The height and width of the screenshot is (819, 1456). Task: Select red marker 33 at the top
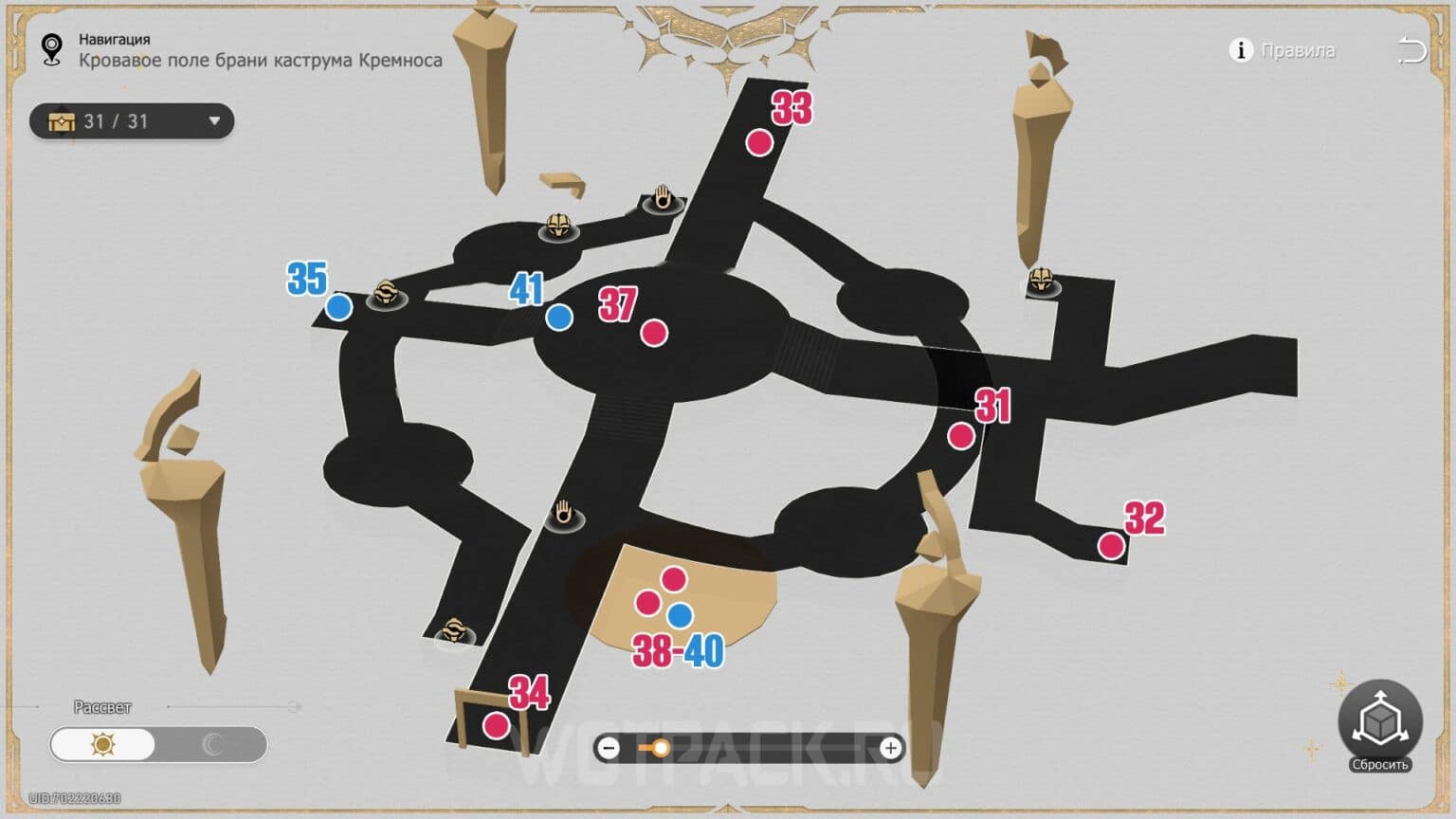pos(757,142)
